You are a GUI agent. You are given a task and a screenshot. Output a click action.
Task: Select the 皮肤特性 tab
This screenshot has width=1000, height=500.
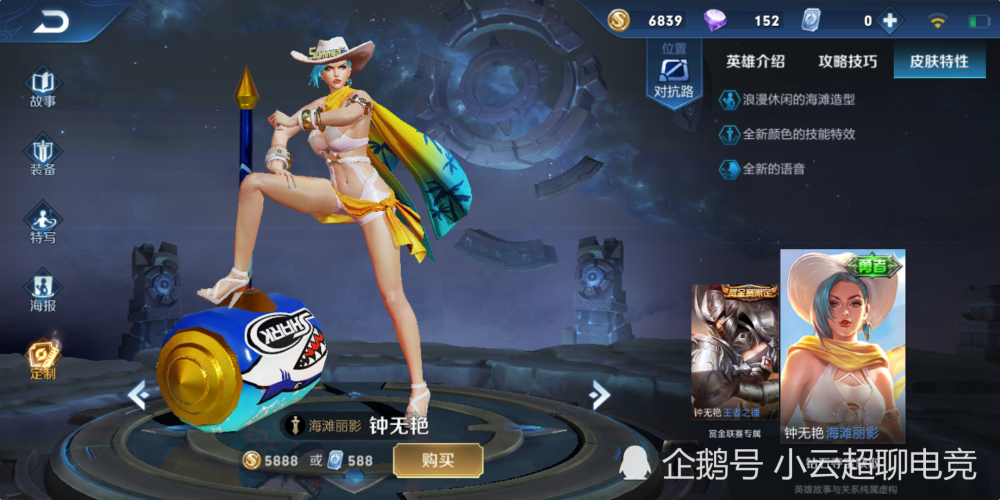[x=938, y=61]
